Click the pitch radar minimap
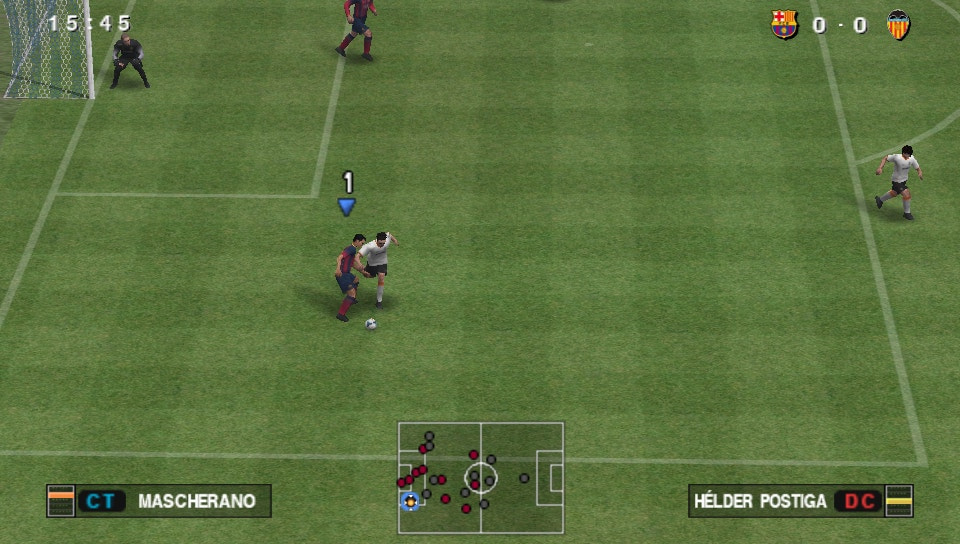This screenshot has width=960, height=544. pyautogui.click(x=481, y=477)
